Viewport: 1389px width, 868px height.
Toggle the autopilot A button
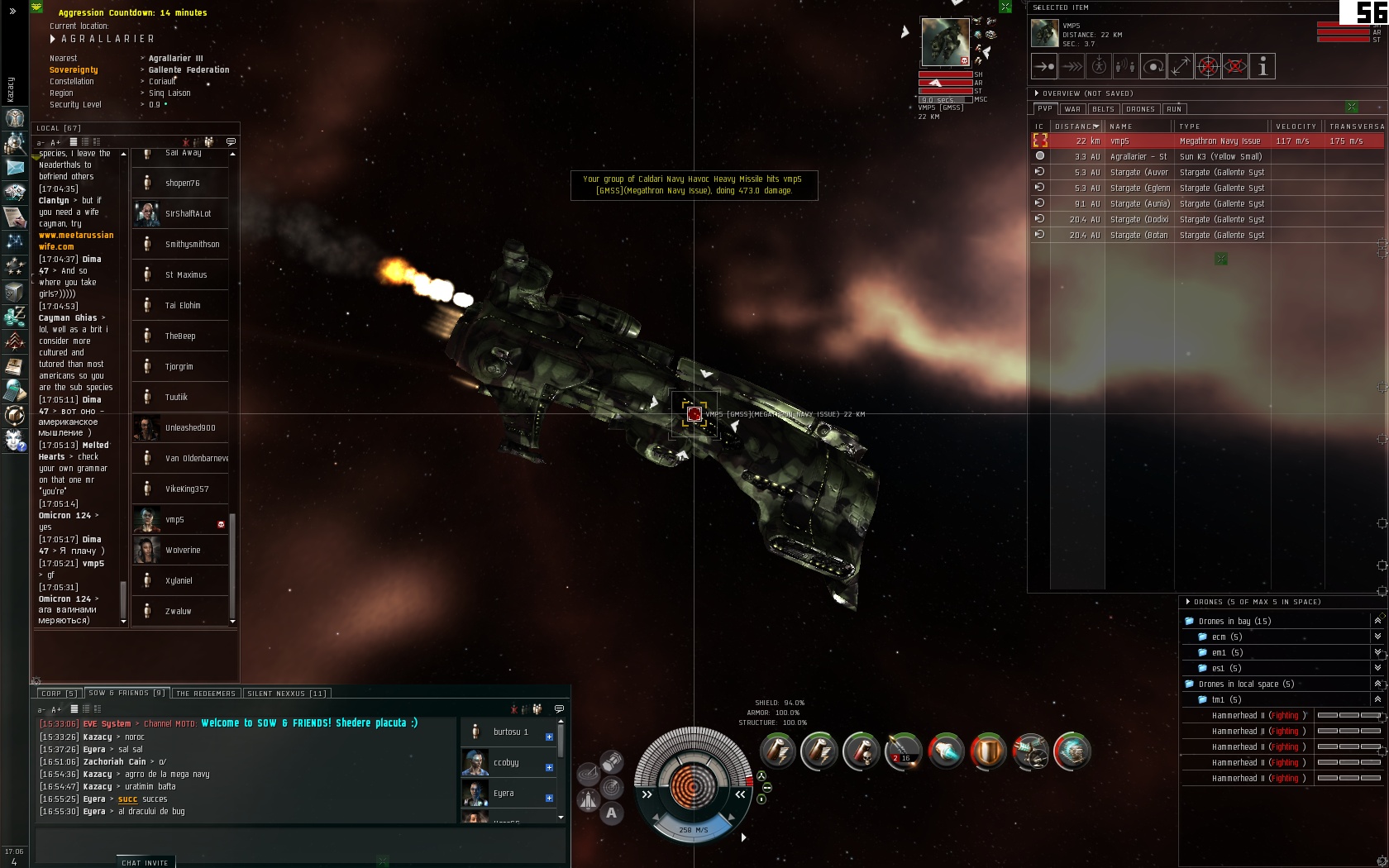pos(611,813)
